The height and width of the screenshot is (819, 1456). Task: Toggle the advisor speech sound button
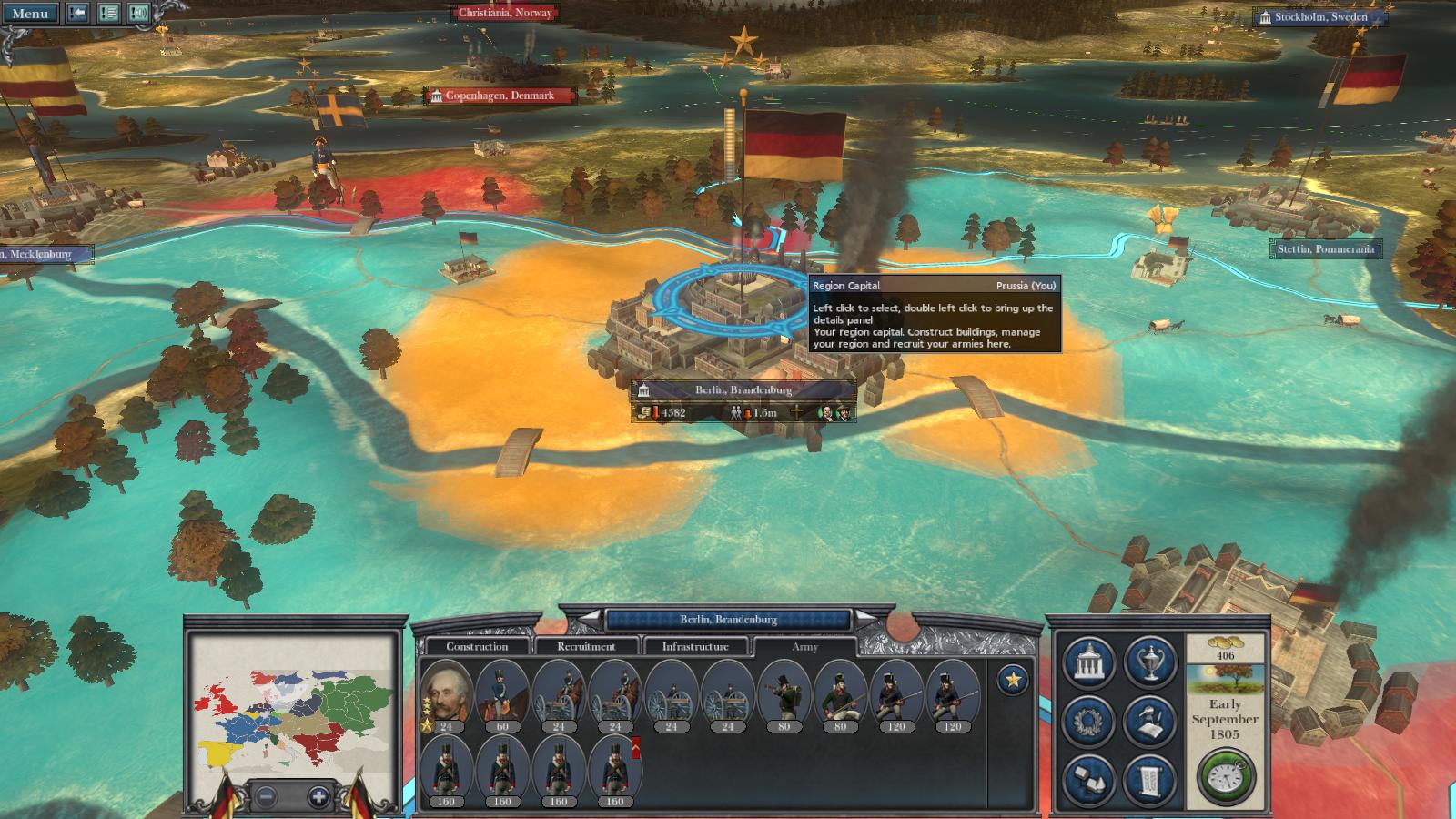coord(138,14)
